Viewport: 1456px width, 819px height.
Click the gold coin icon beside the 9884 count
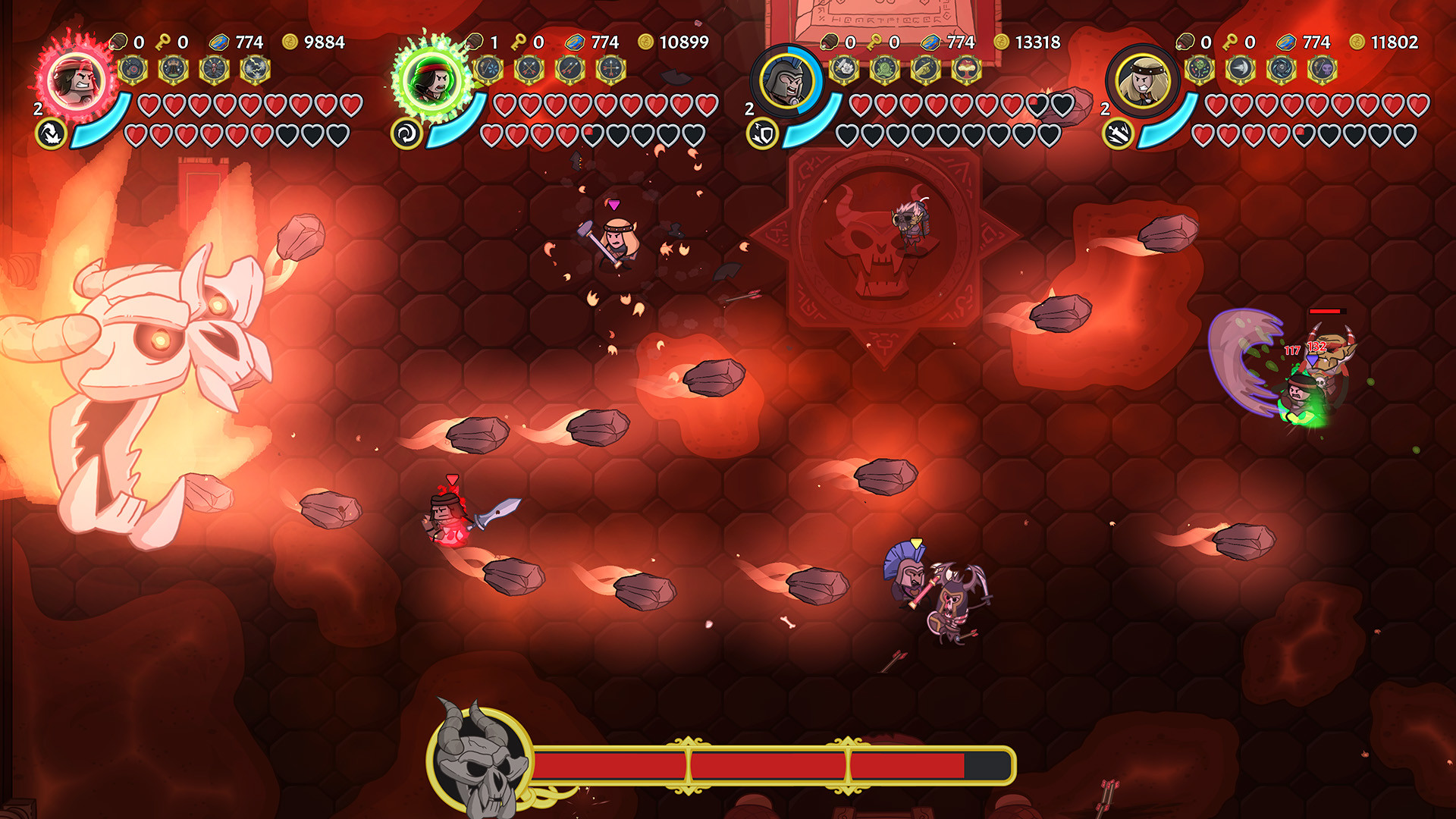(x=287, y=42)
